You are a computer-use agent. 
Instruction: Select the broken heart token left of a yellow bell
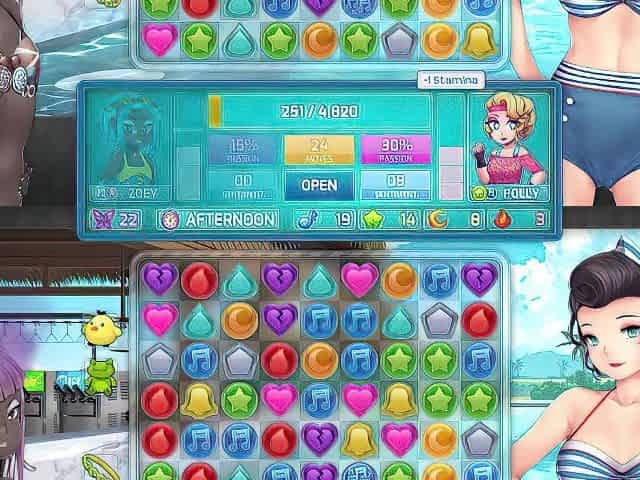click(320, 439)
